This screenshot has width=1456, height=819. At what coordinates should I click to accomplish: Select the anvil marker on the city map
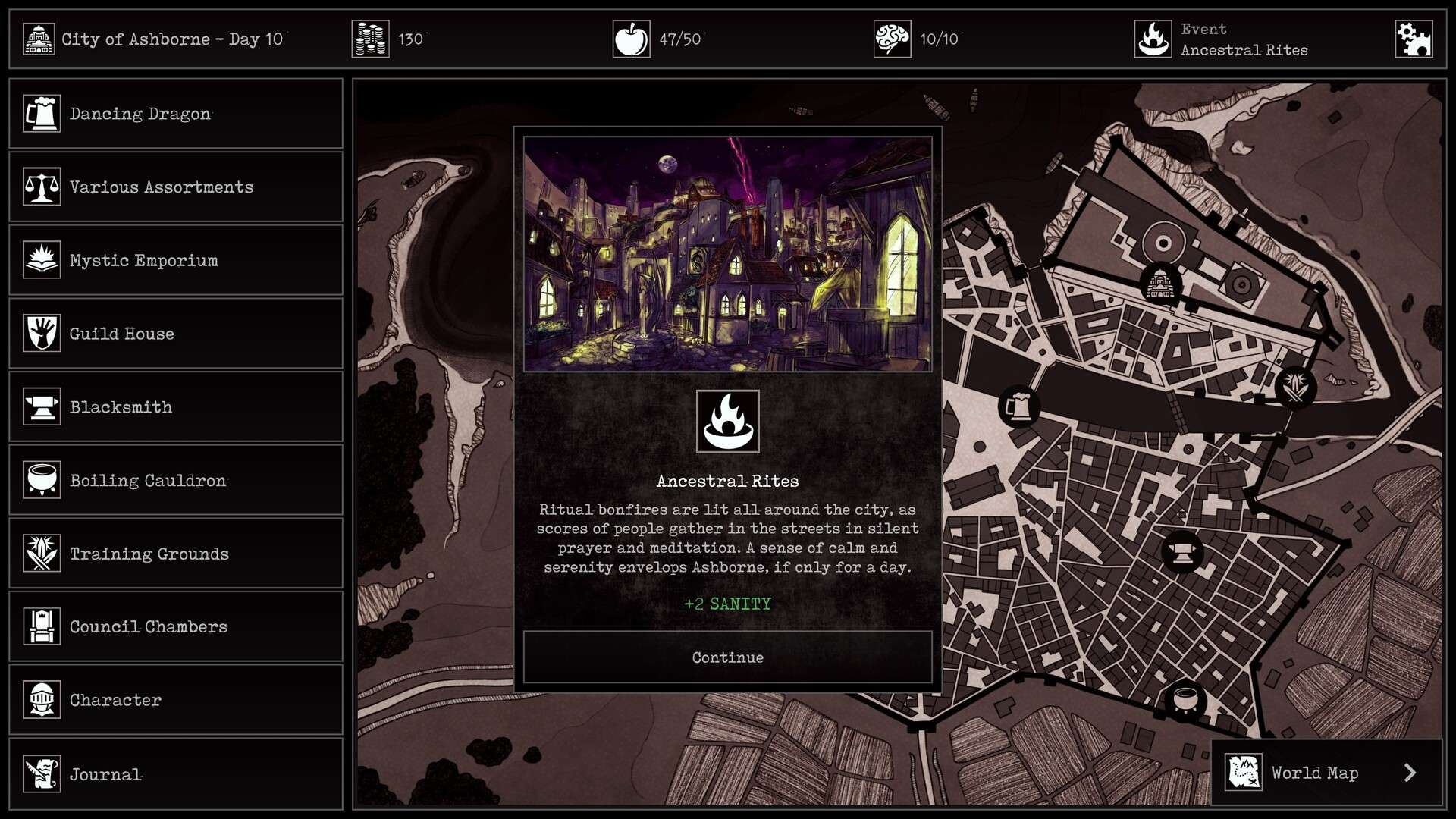1181,551
